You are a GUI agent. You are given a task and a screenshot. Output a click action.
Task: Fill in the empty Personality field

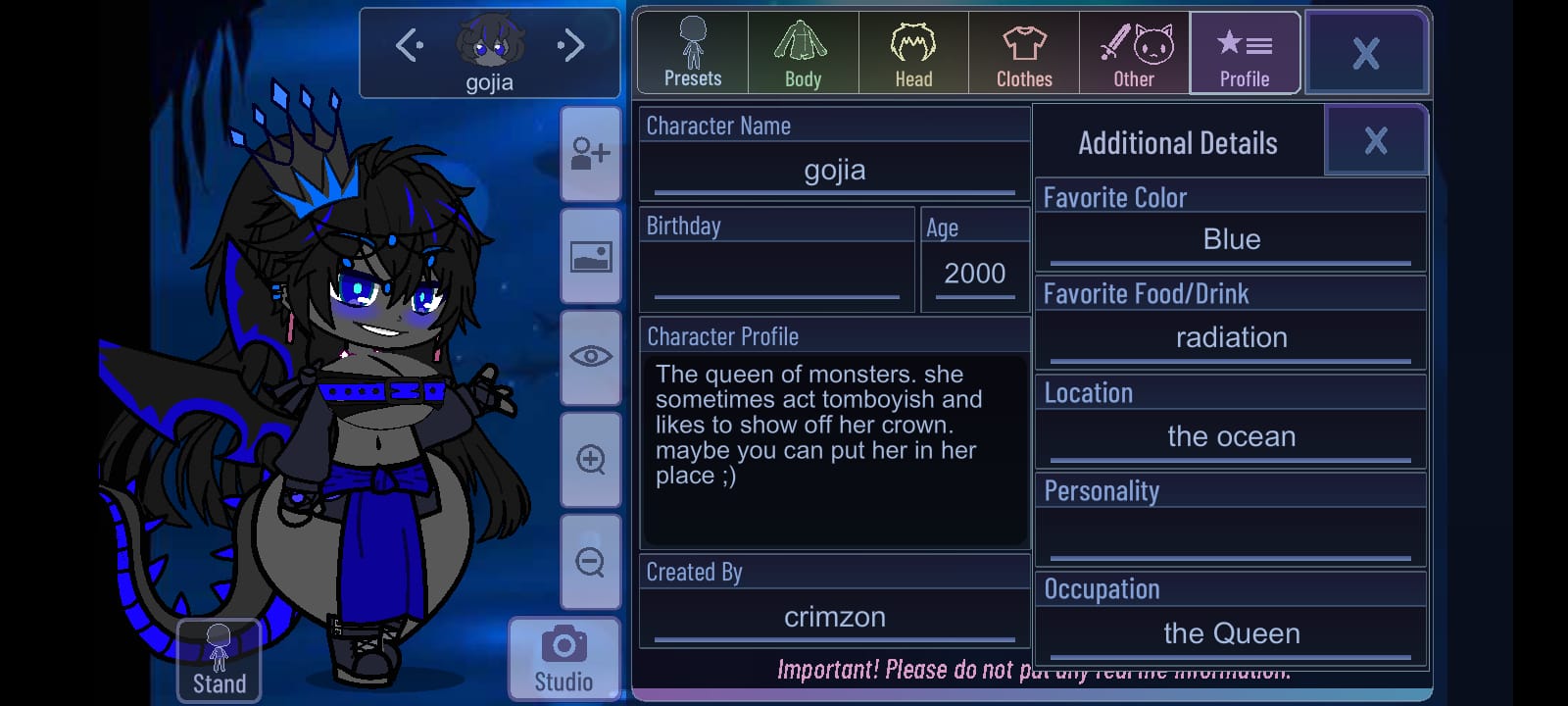point(1230,535)
